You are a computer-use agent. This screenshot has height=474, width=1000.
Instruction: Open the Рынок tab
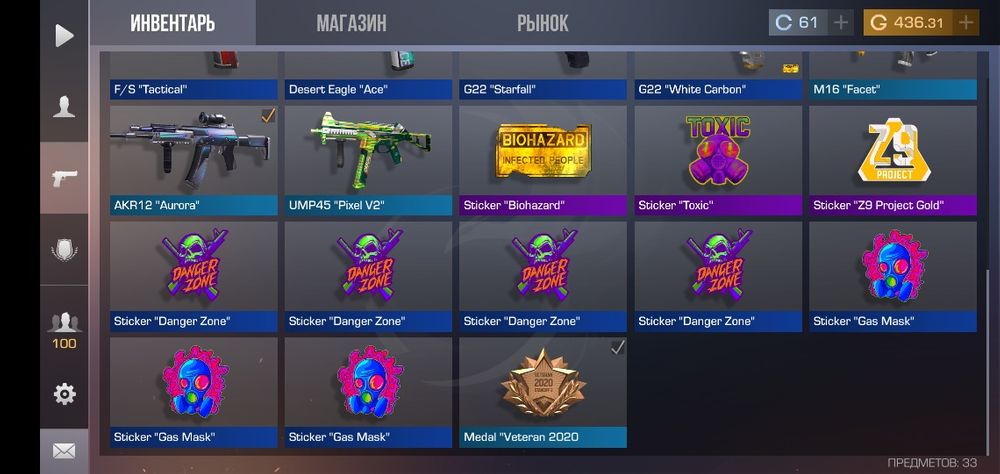coord(543,23)
